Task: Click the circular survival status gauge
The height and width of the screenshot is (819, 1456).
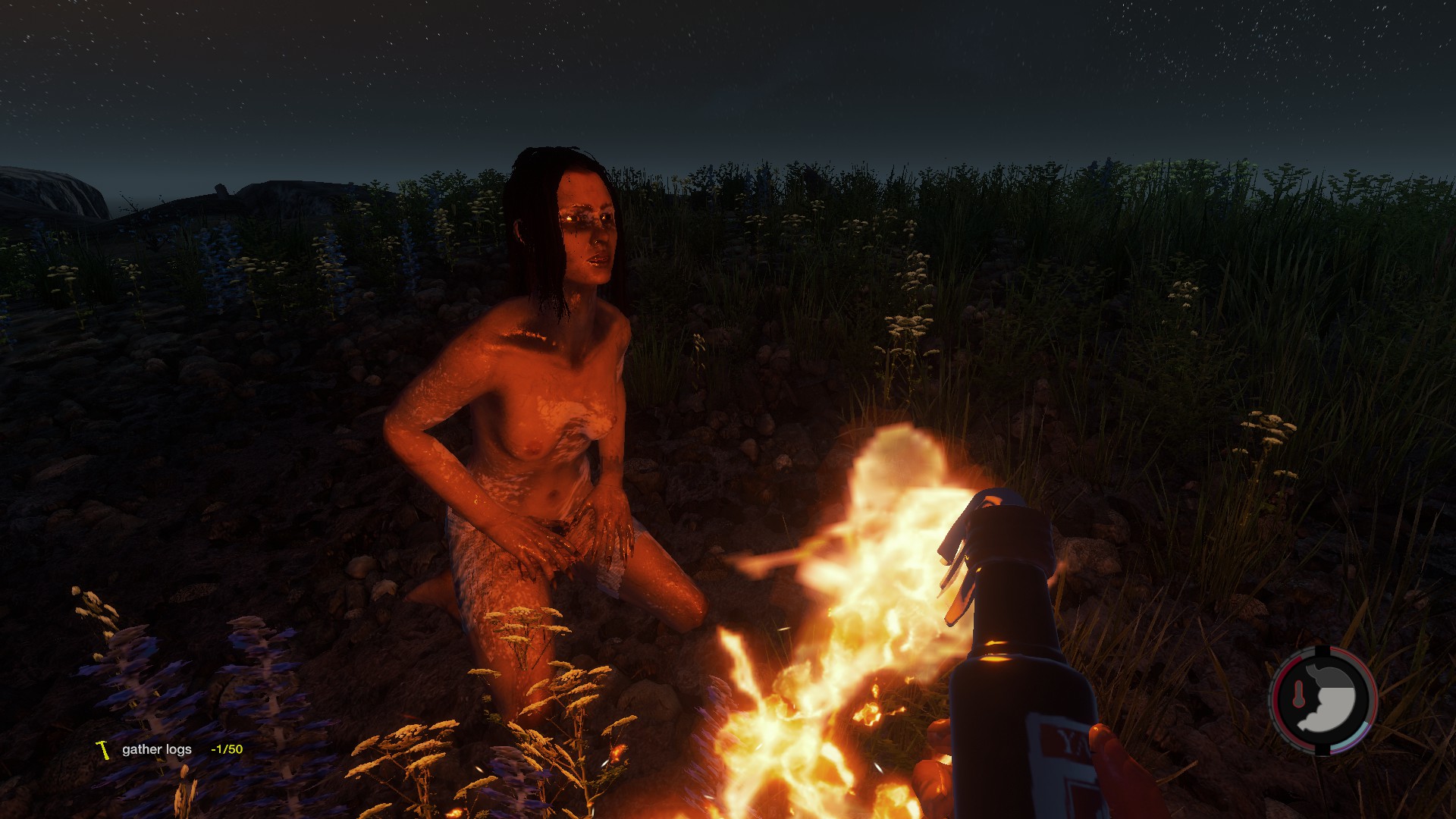Action: point(1323,700)
